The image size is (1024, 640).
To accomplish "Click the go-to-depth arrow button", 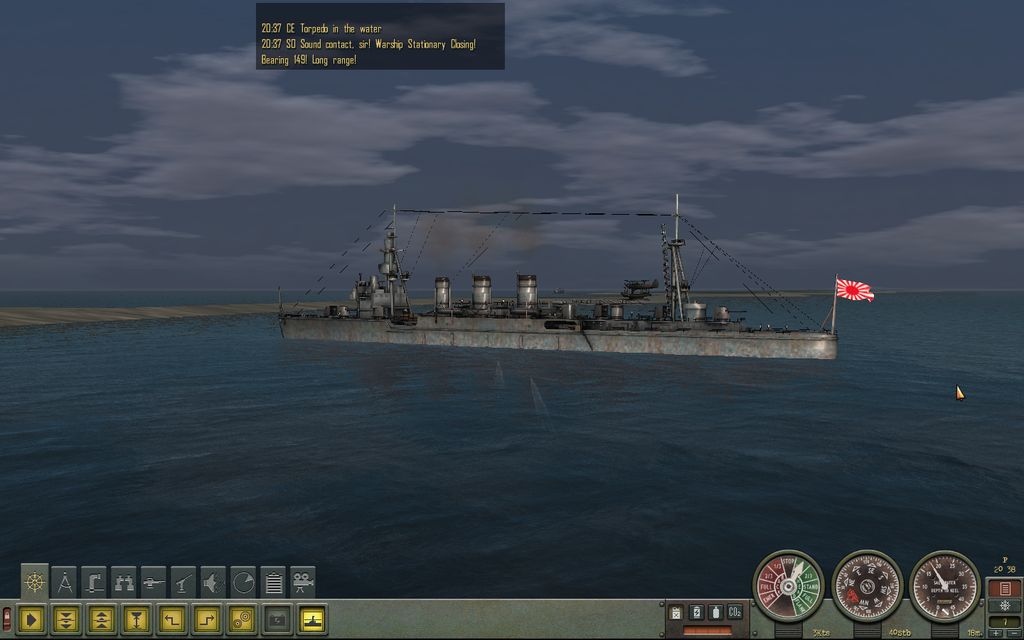I will (135, 620).
